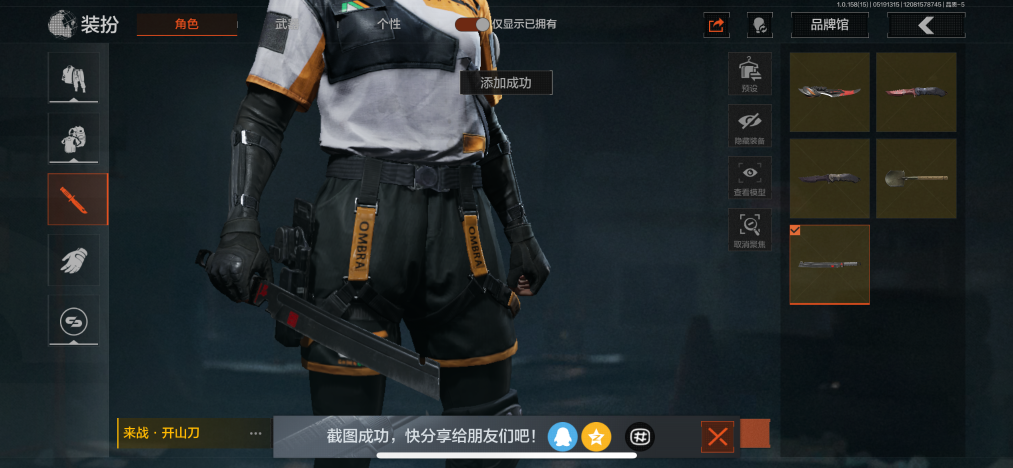Image resolution: width=1013 pixels, height=468 pixels.
Task: Go back with the left arrow button
Action: point(926,25)
